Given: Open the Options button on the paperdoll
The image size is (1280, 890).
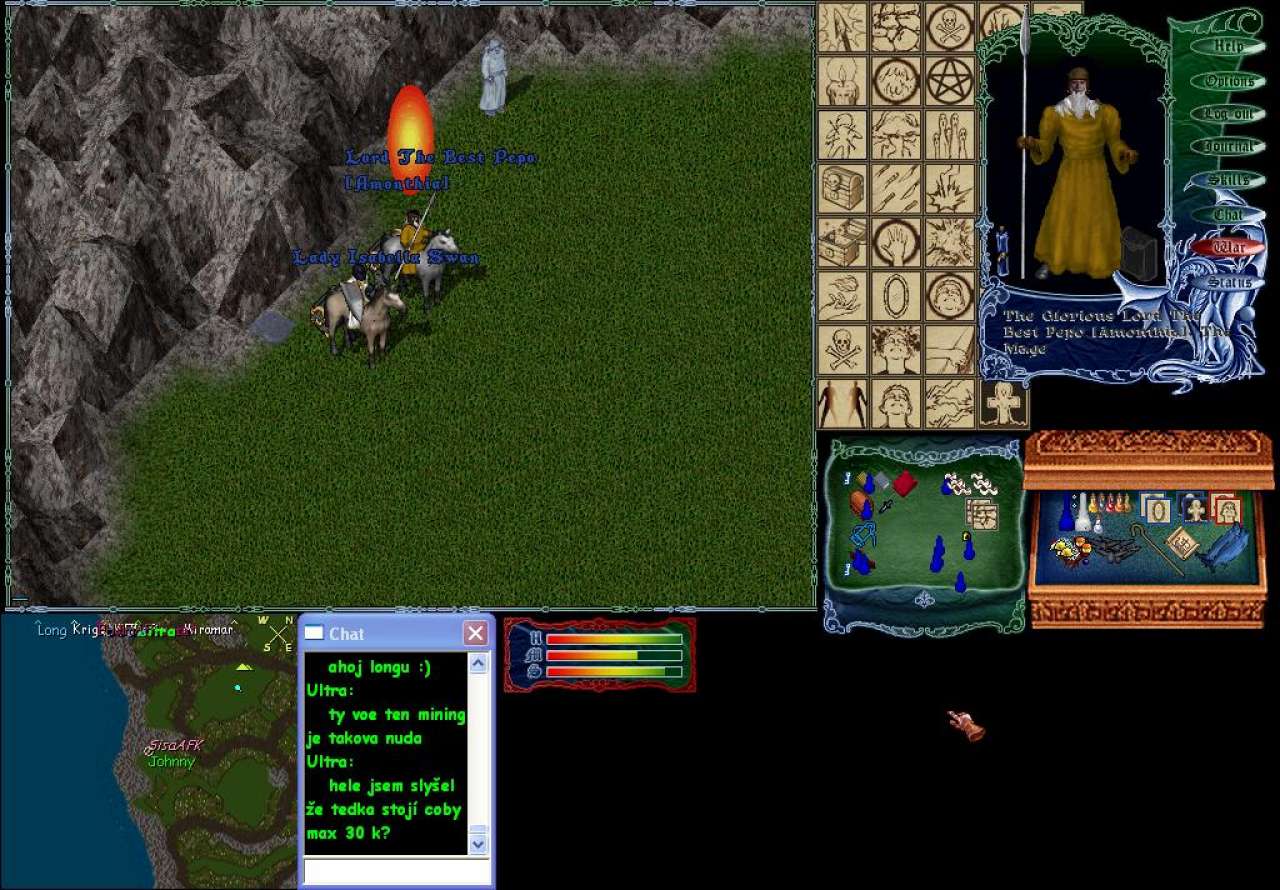Looking at the screenshot, I should tap(1228, 81).
